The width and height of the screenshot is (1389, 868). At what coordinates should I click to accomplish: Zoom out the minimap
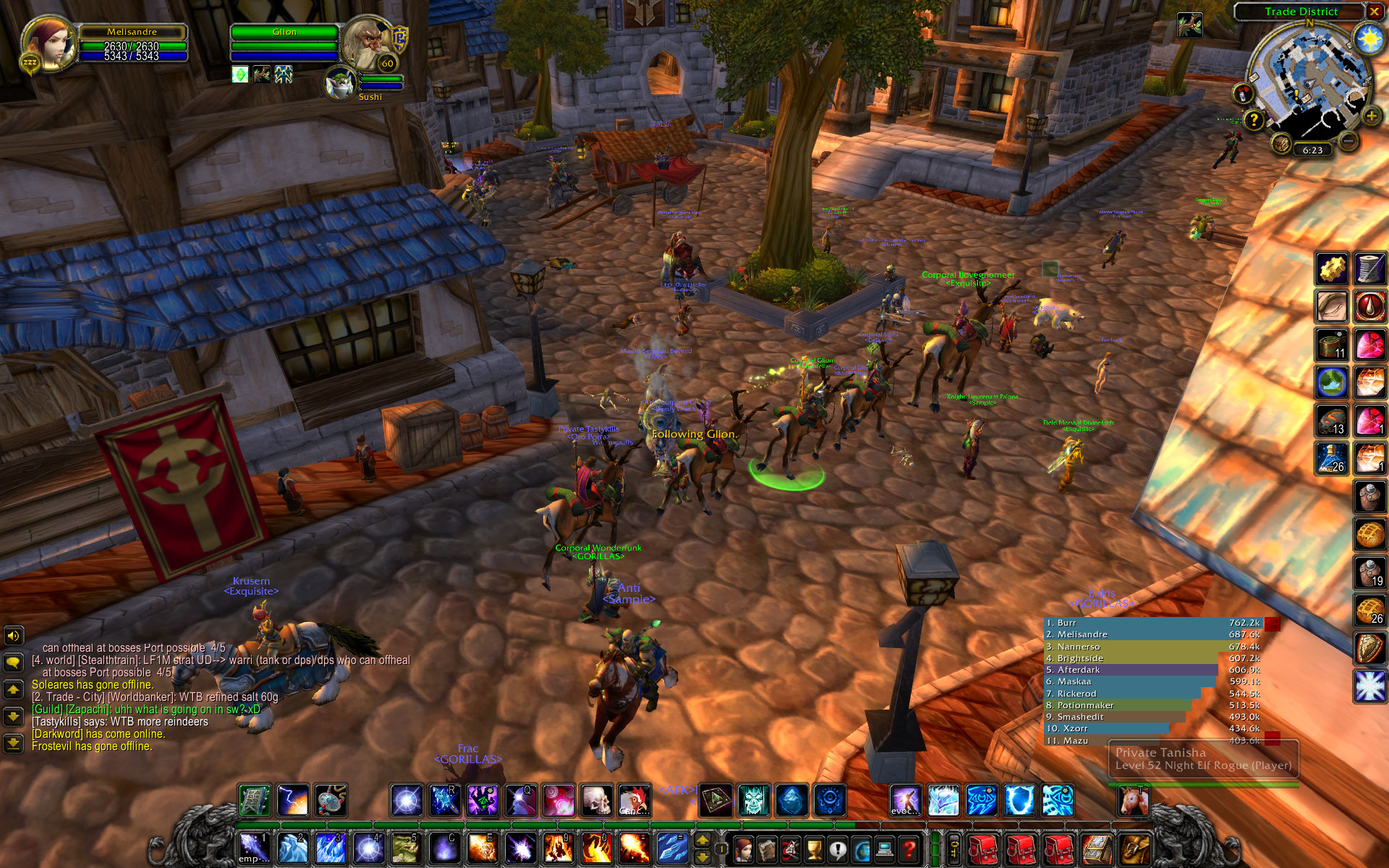[1348, 140]
